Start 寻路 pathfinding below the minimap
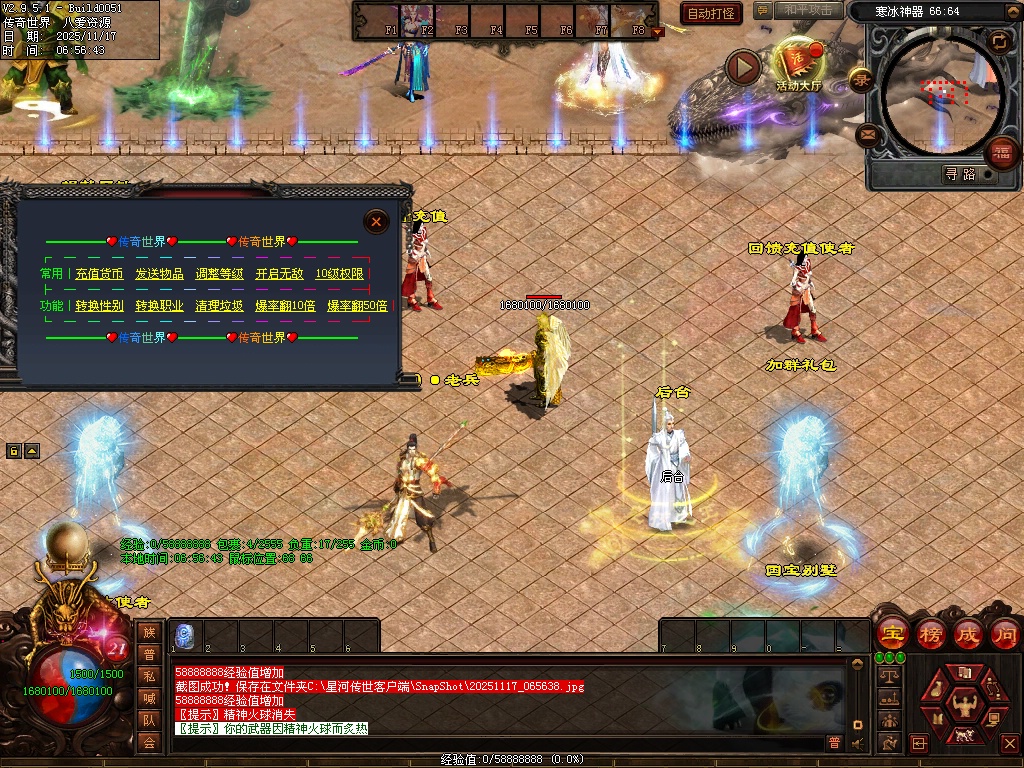Screen dimensions: 1024x768 pyautogui.click(x=960, y=174)
